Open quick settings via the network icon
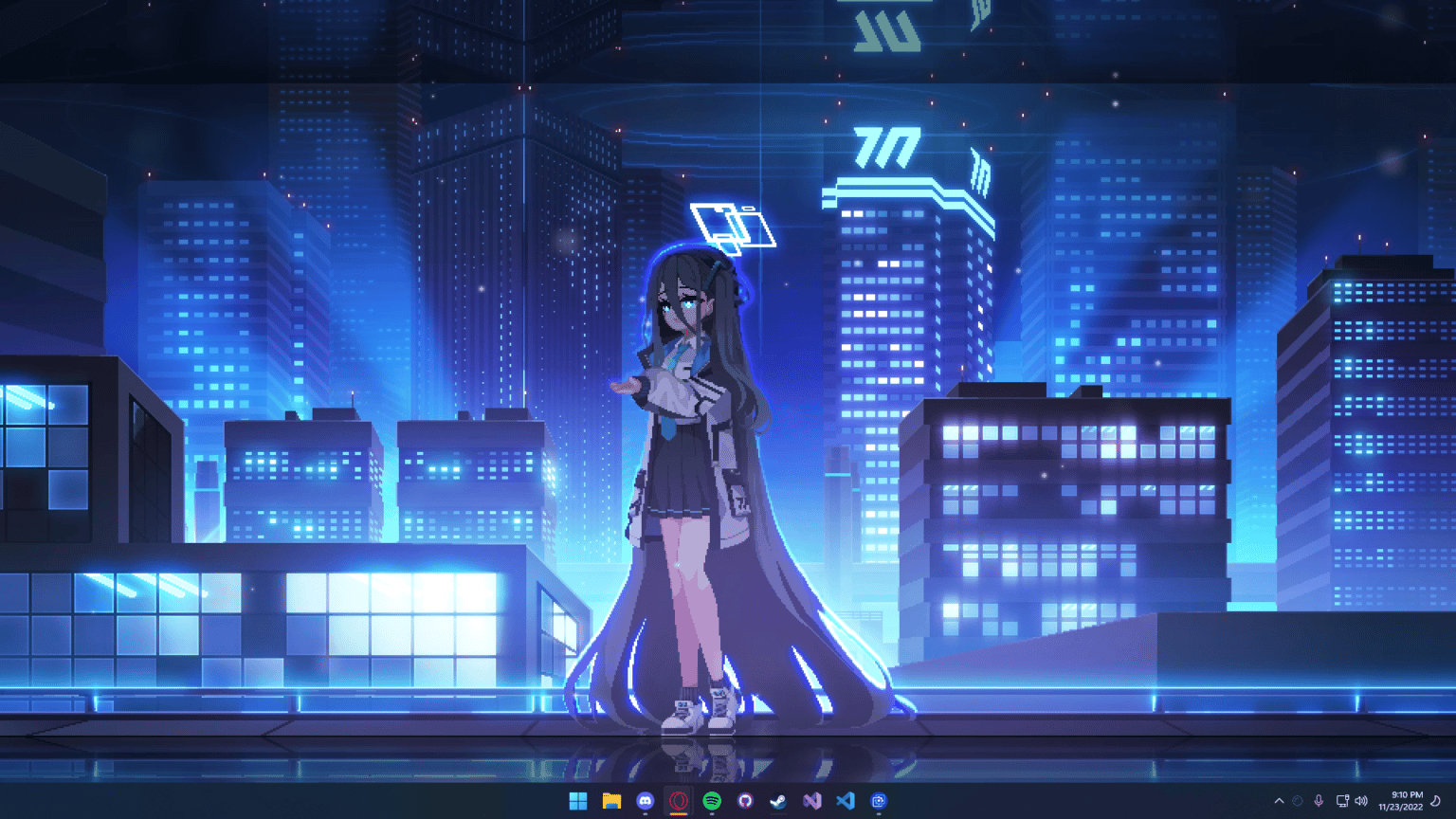1456x819 pixels. [x=1341, y=801]
